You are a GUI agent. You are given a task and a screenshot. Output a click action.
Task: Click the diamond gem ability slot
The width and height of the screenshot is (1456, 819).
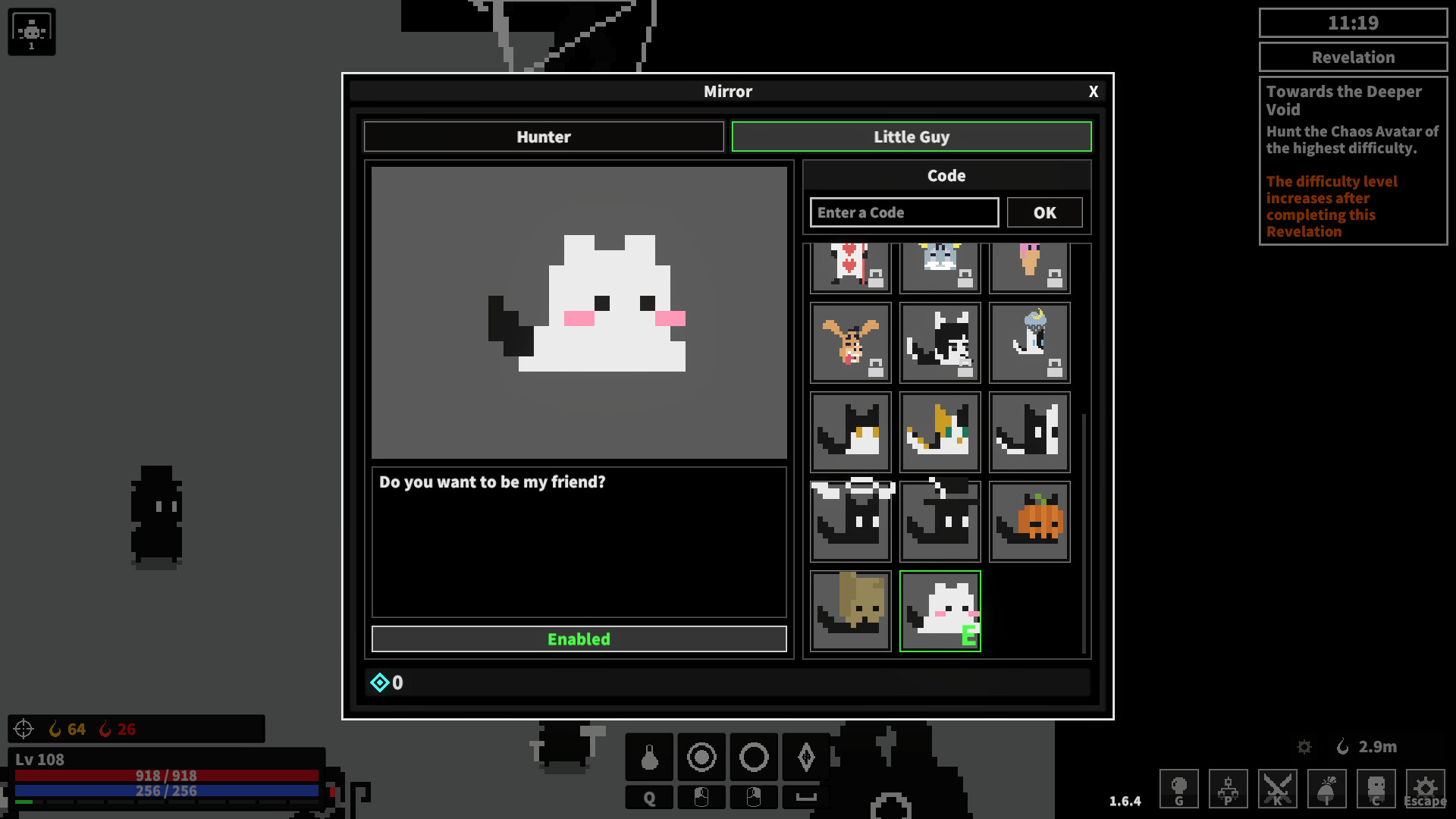pos(805,757)
